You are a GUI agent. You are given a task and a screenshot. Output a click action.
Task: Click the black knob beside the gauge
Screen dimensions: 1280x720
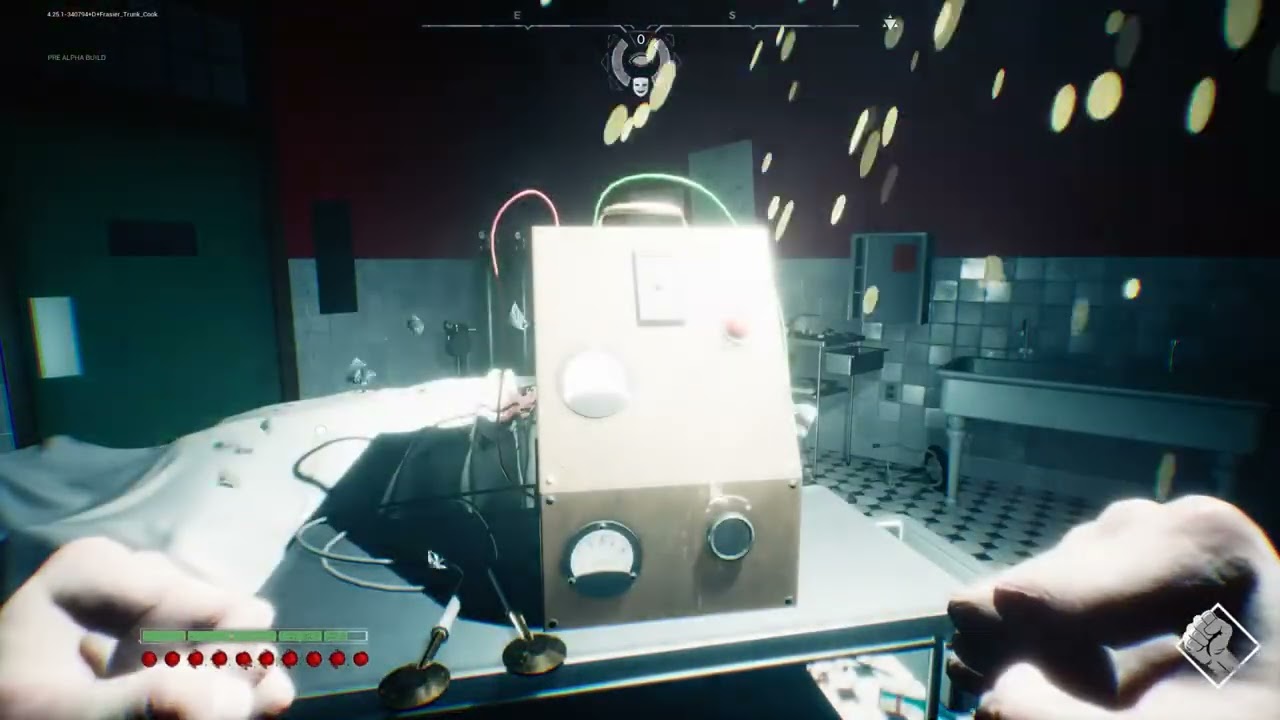coord(733,537)
